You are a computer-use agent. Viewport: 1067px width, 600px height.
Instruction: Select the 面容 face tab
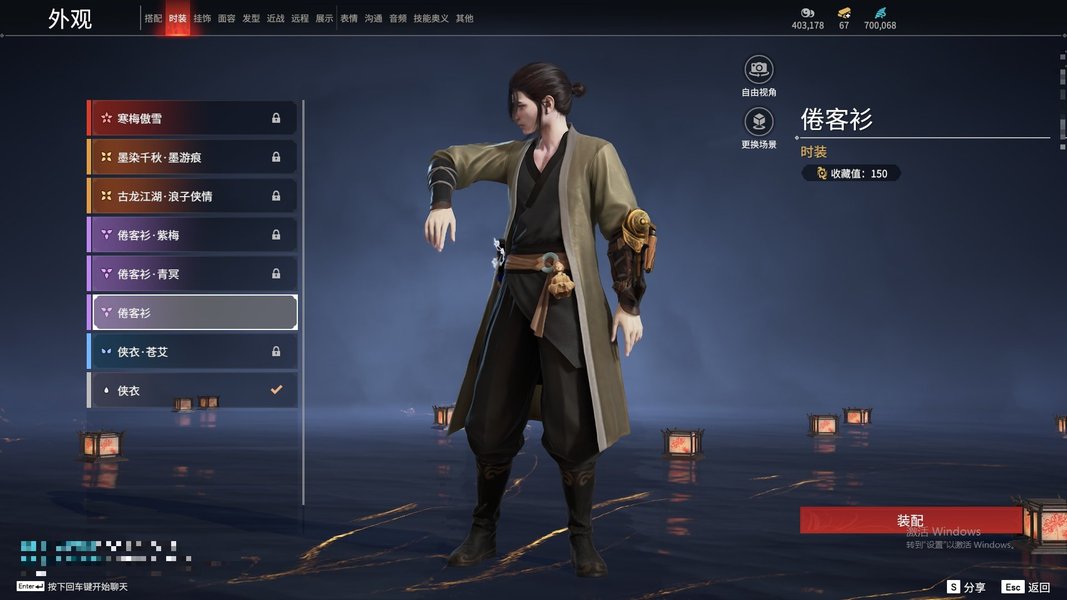coord(227,18)
